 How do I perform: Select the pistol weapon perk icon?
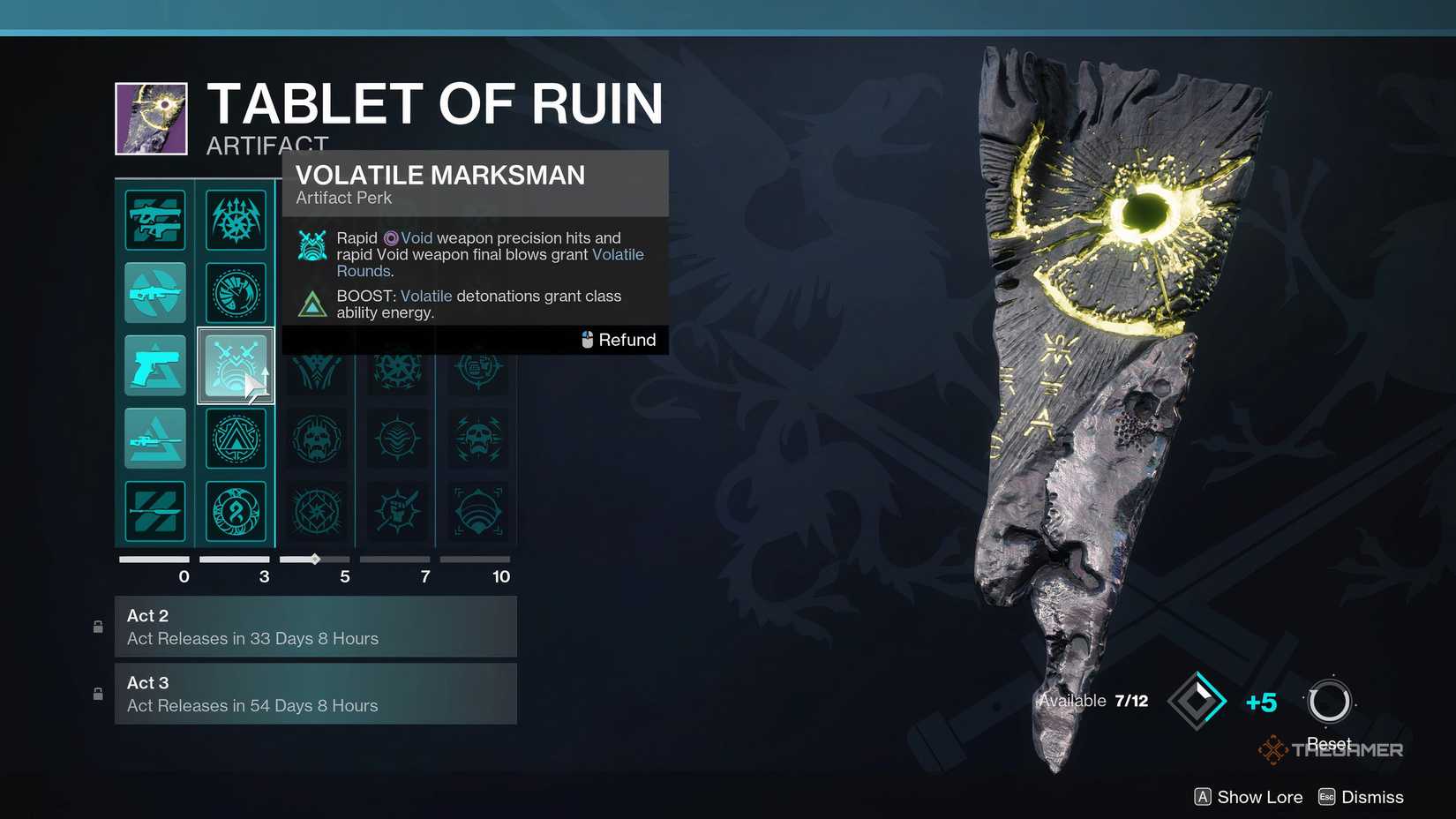pos(155,364)
